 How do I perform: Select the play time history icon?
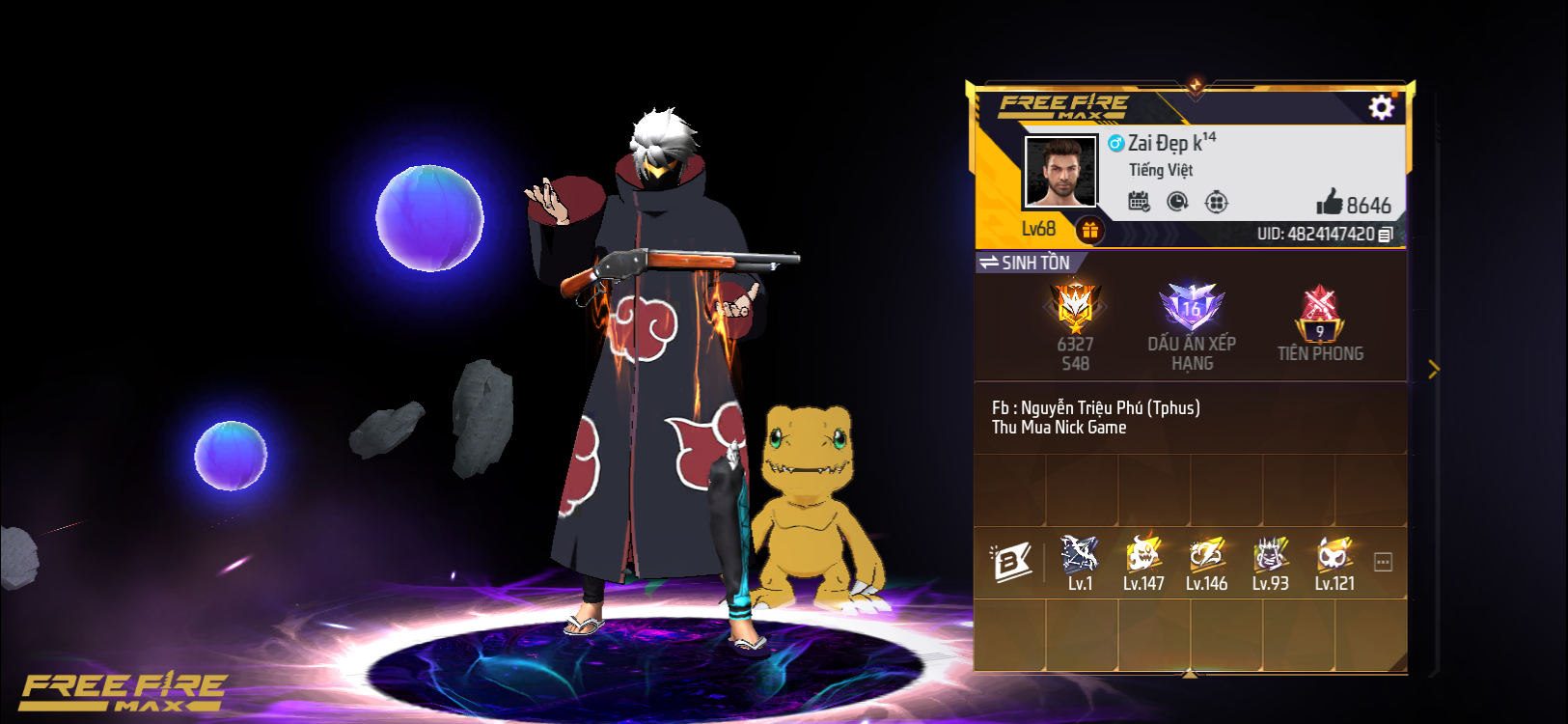coord(1178,201)
